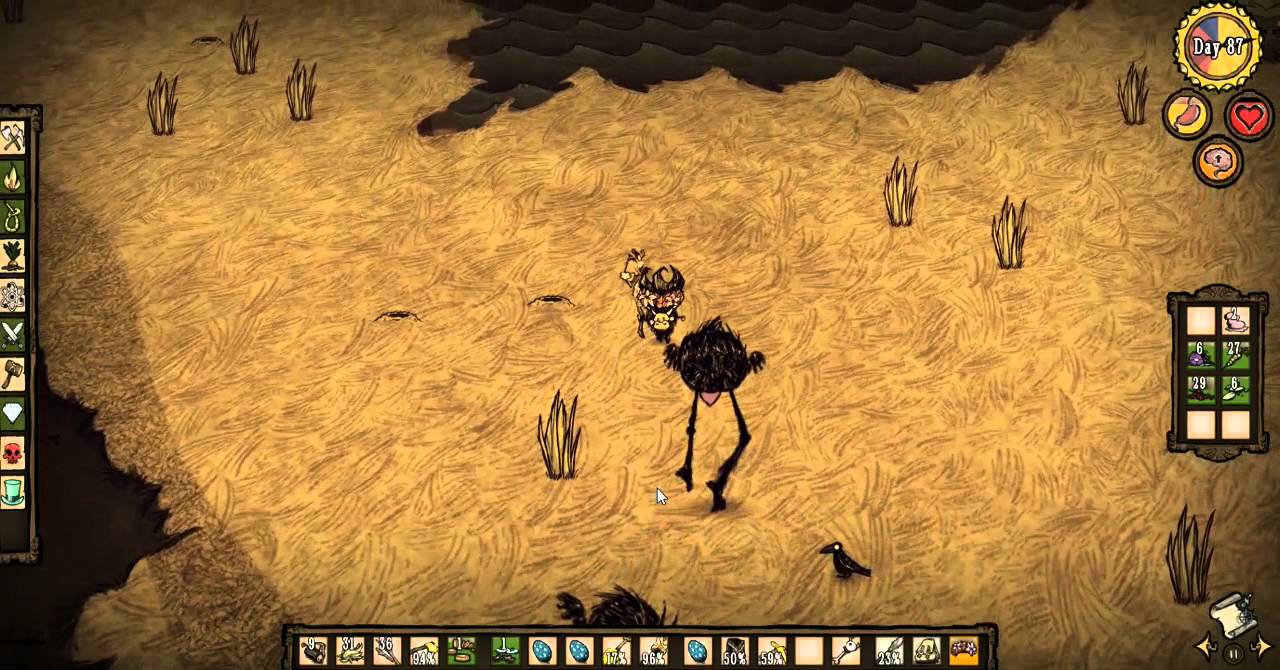The width and height of the screenshot is (1280, 670).
Task: Switch to the Fight crossed-swords tab
Action: click(x=12, y=335)
